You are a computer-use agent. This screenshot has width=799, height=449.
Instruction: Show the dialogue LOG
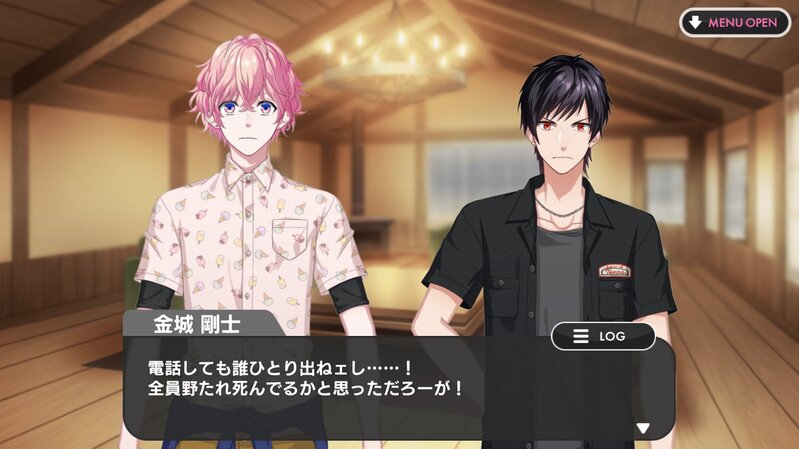[603, 336]
